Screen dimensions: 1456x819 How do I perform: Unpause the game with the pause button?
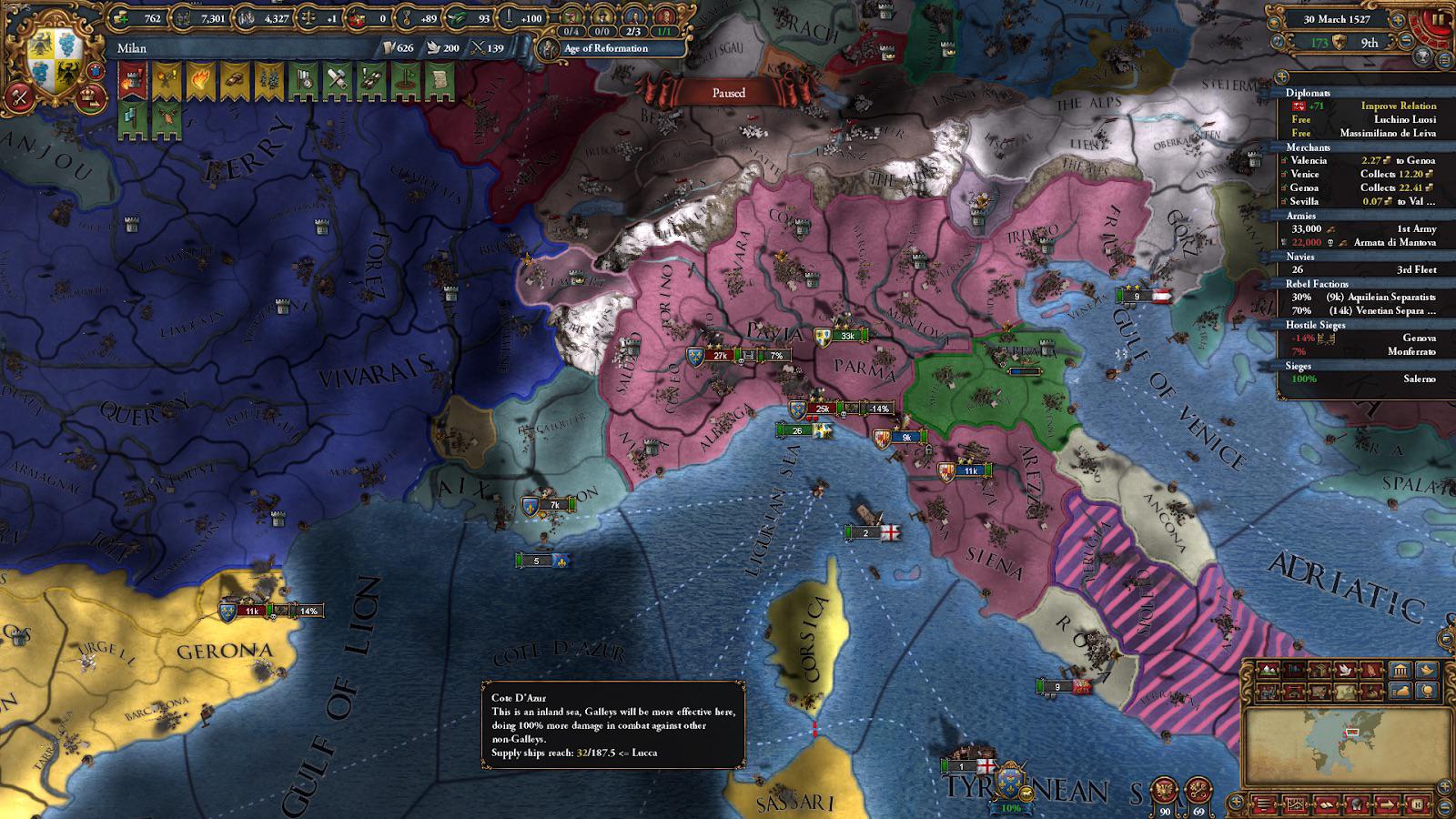pos(1439,19)
